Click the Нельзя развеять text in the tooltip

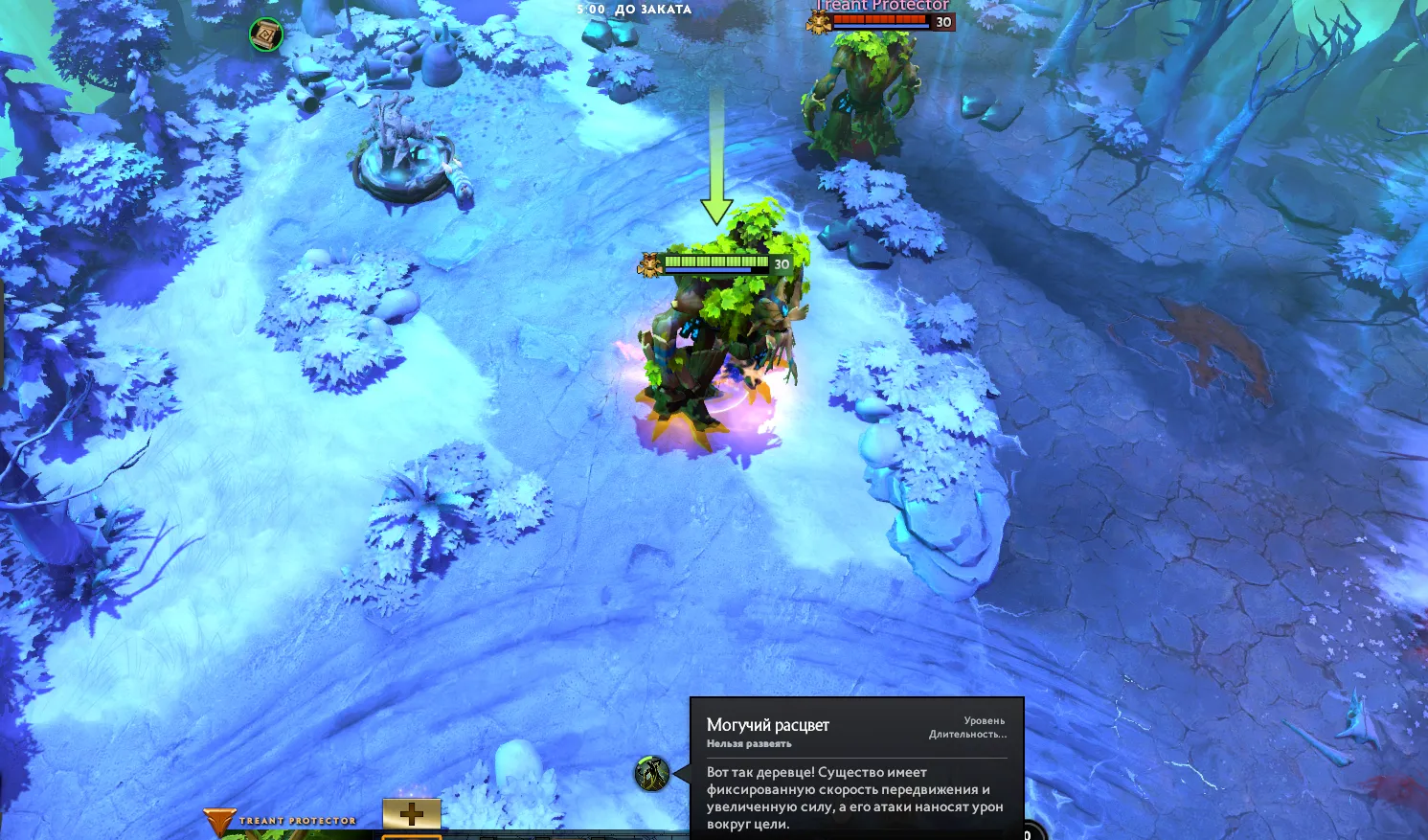(747, 742)
